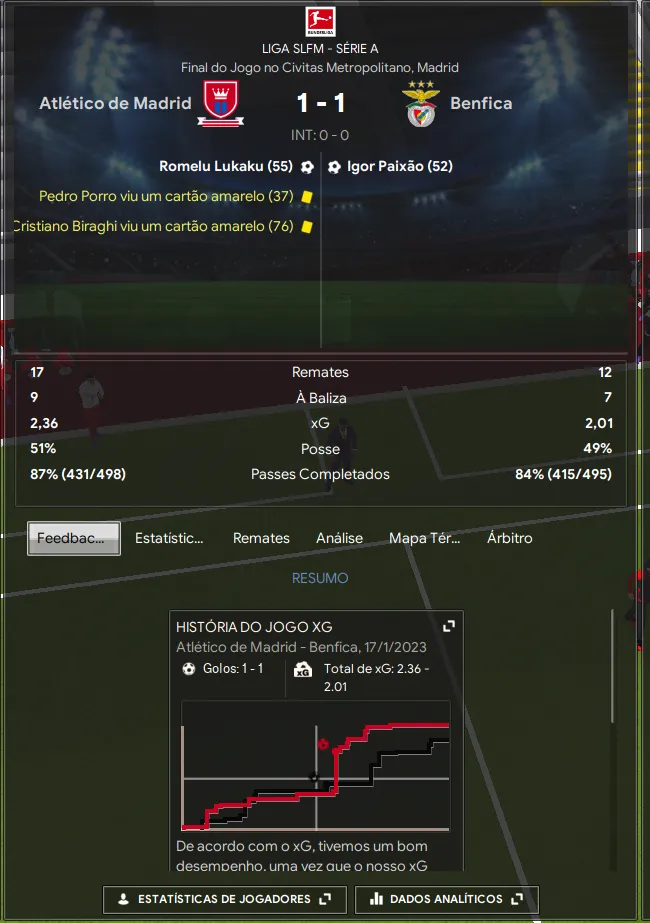Open the Estatísticas tab
This screenshot has height=923, width=650.
169,538
